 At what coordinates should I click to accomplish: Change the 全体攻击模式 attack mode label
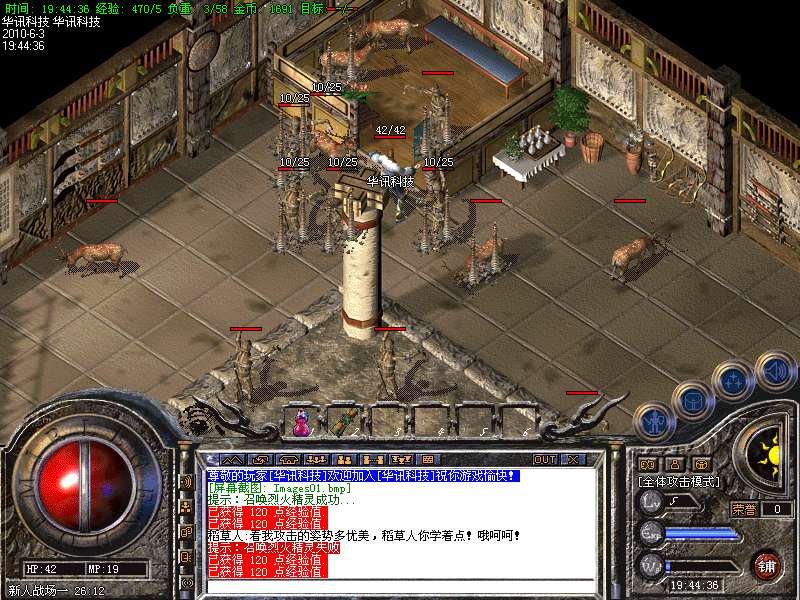(x=680, y=481)
